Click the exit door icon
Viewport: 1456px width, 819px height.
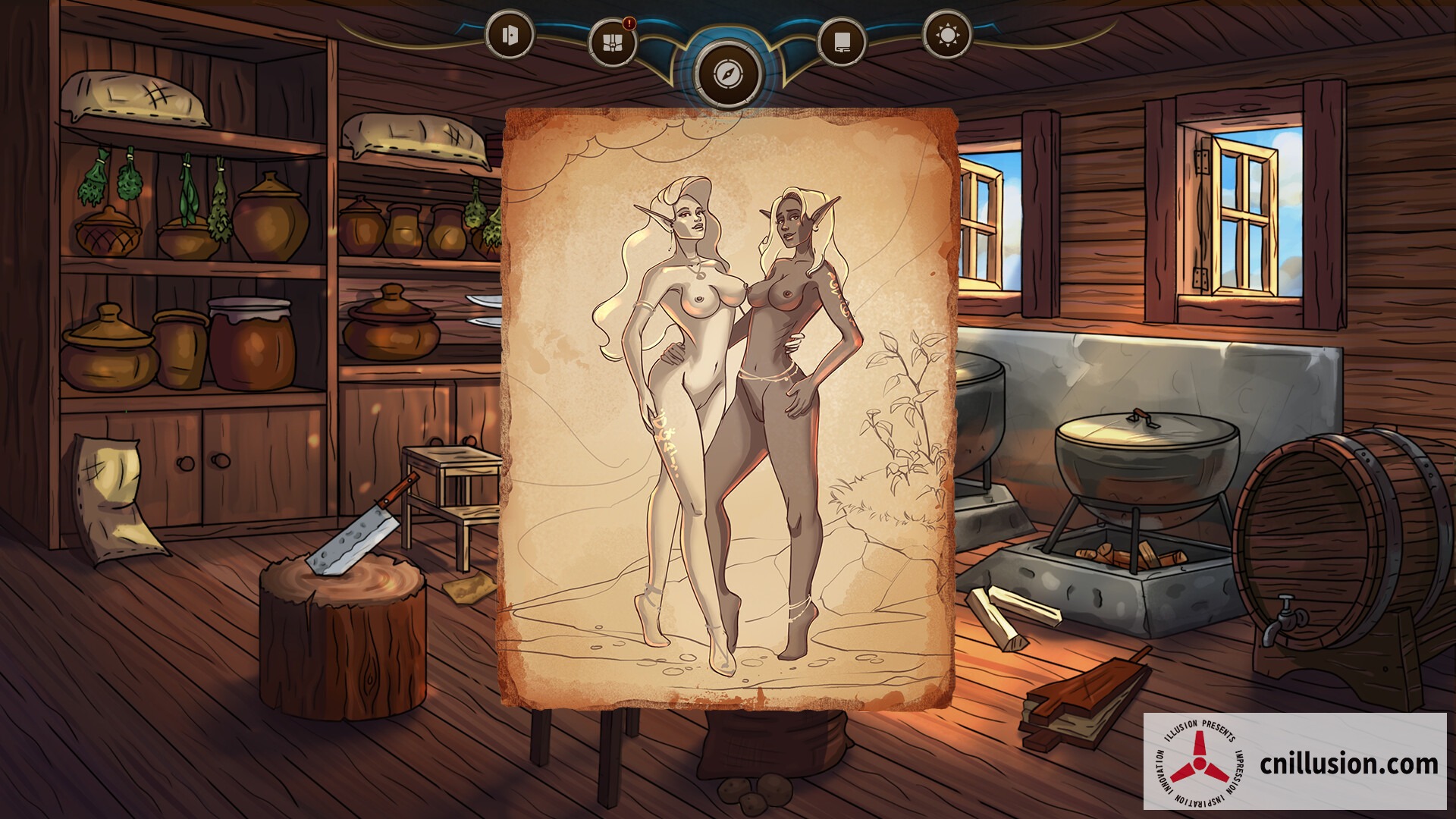click(510, 36)
